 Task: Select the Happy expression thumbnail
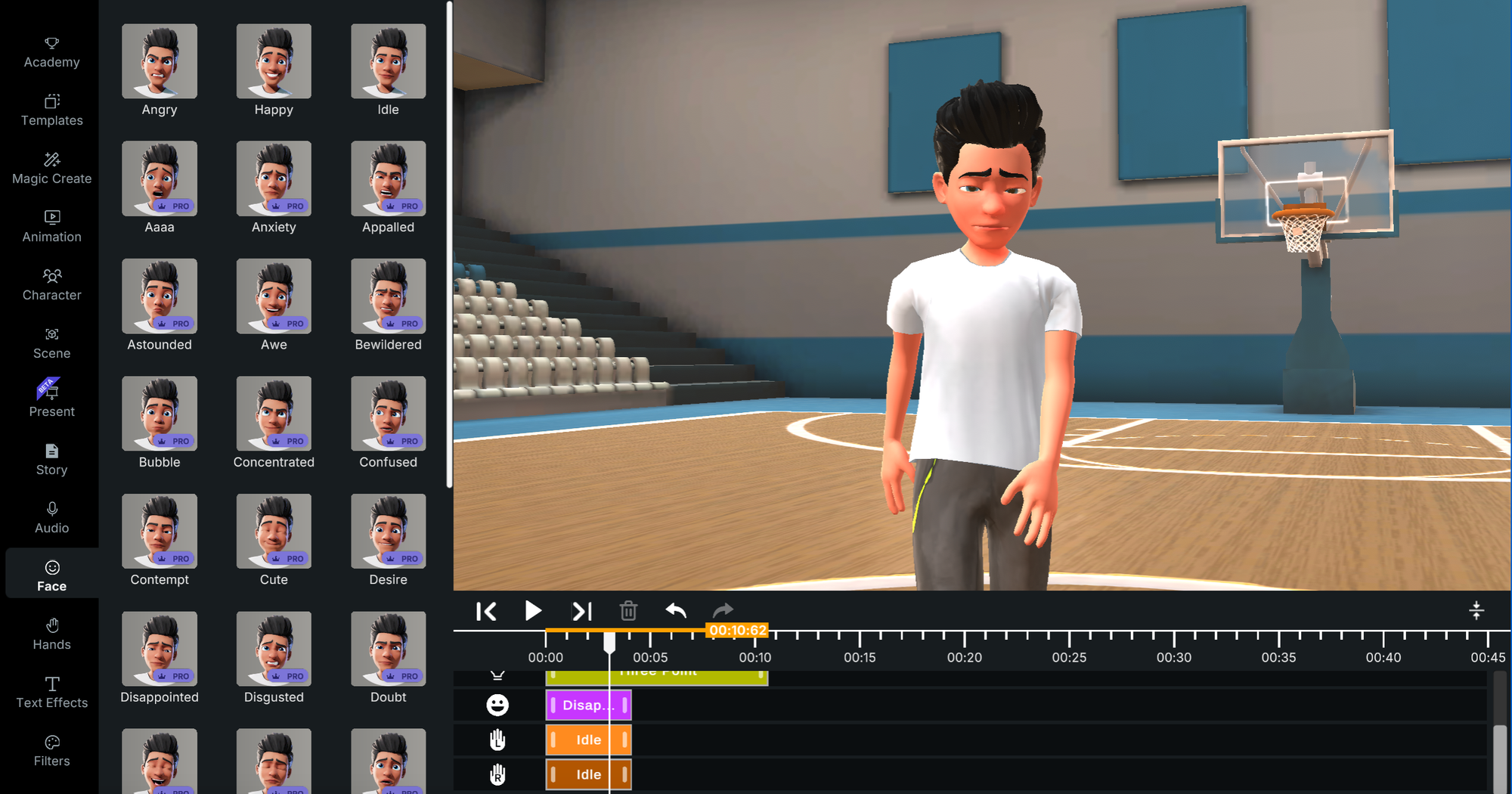(274, 61)
